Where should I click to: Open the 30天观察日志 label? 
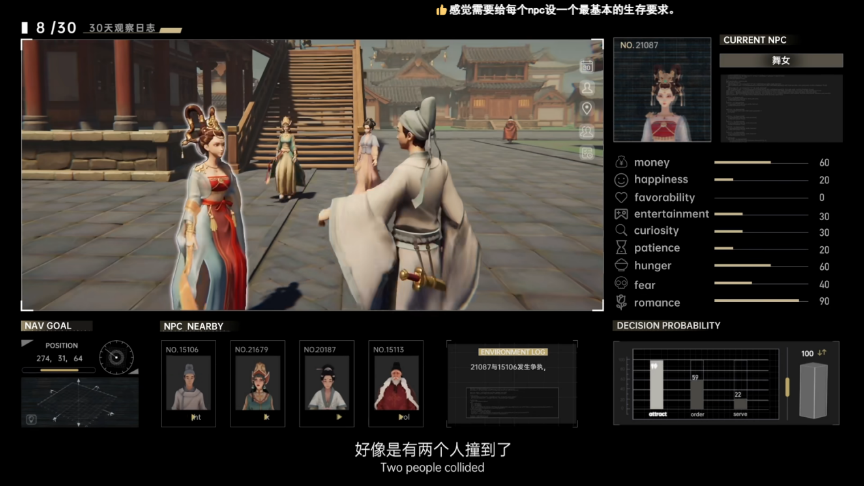122,28
